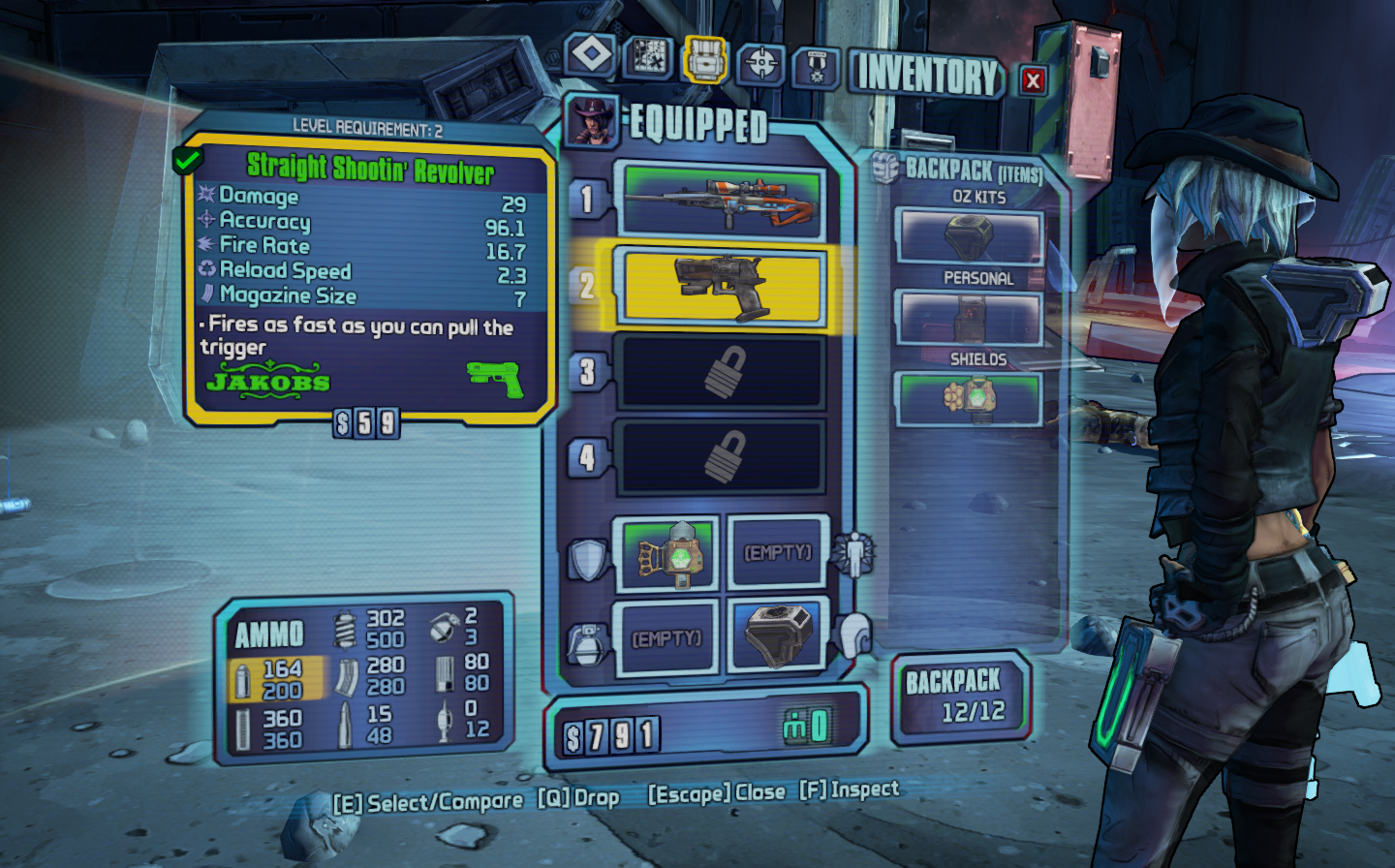The image size is (1395, 868).
Task: Select the sniper rifle in weapon slot 1
Action: pos(721,201)
